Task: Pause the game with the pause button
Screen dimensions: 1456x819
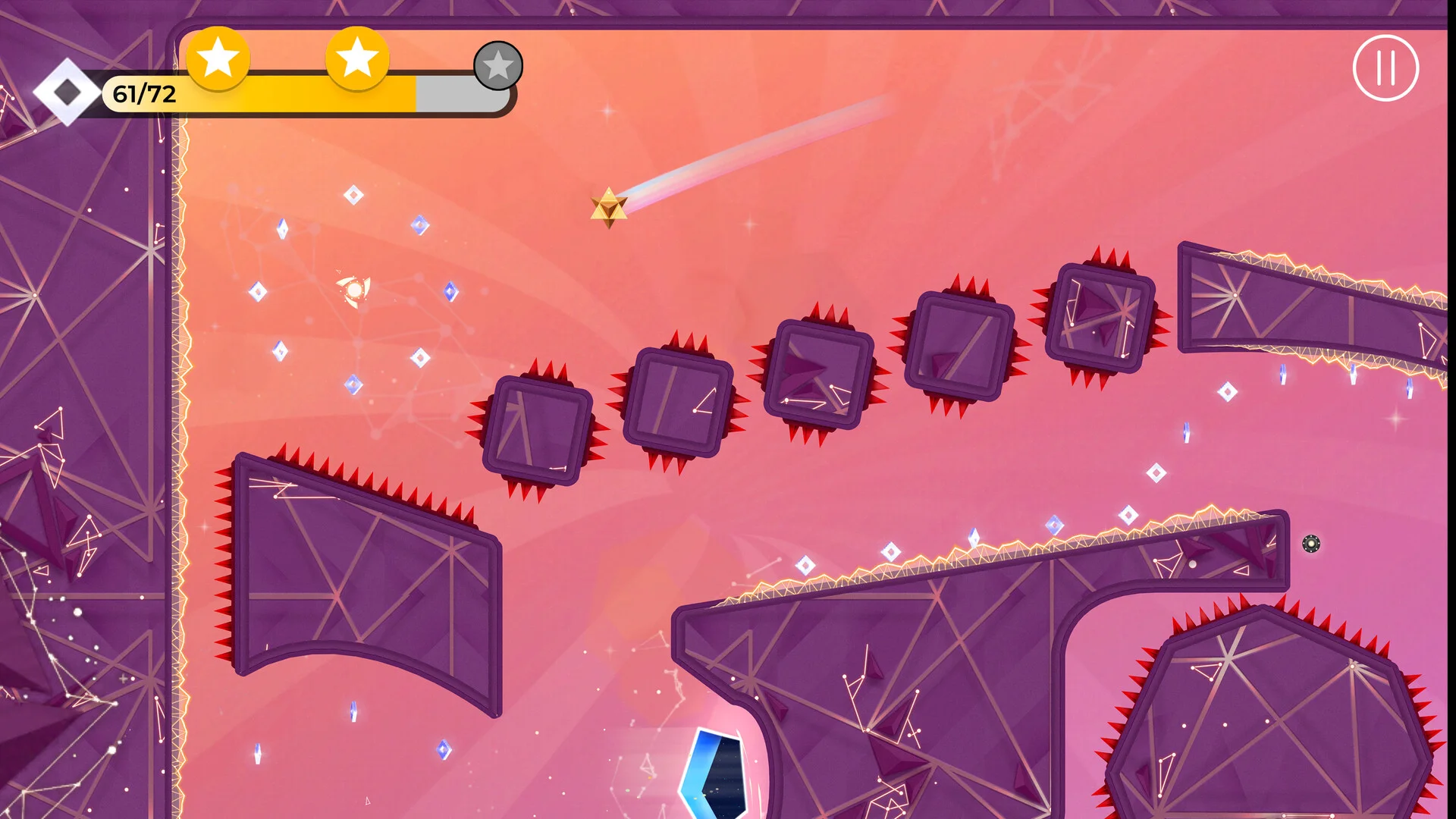Action: (1385, 68)
